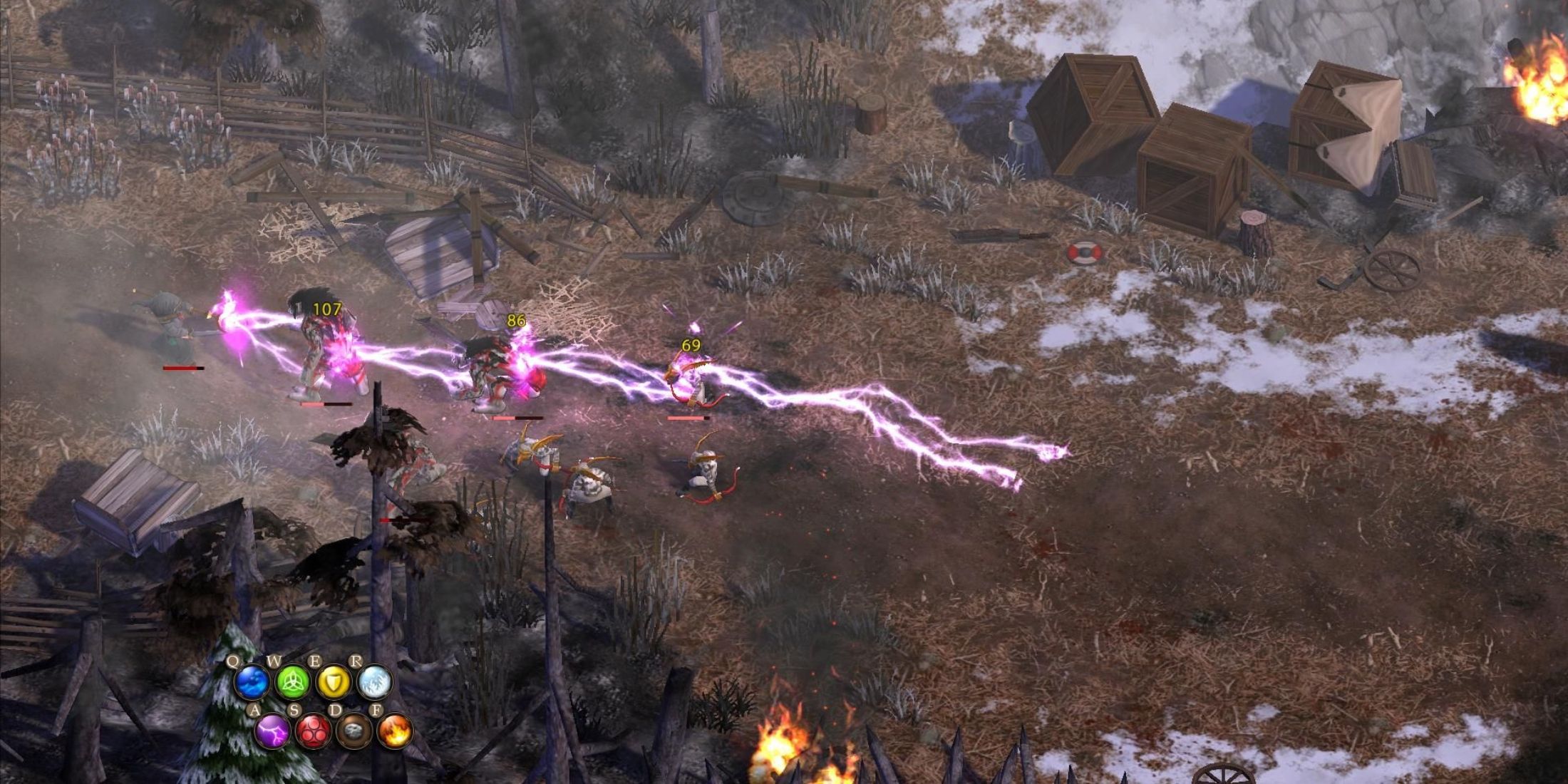Select the blue Water element orb

[253, 681]
